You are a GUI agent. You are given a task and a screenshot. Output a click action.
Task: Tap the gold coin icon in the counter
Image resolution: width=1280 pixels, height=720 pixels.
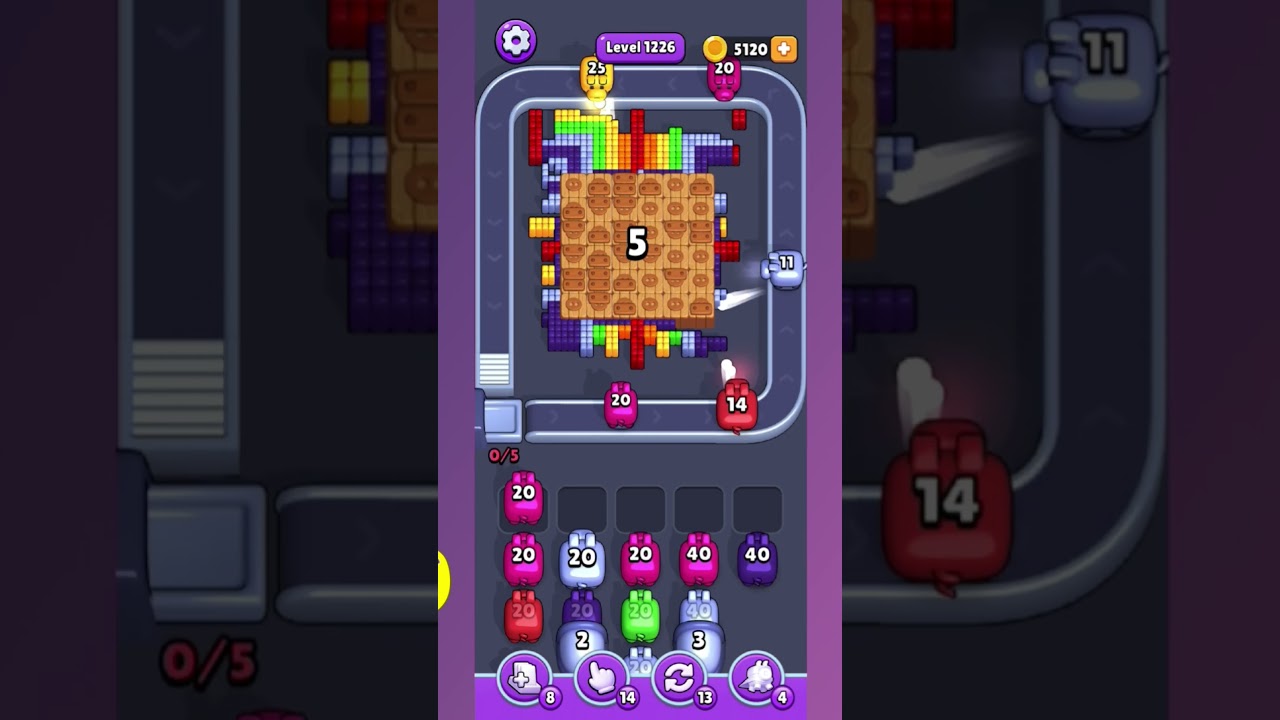(714, 47)
